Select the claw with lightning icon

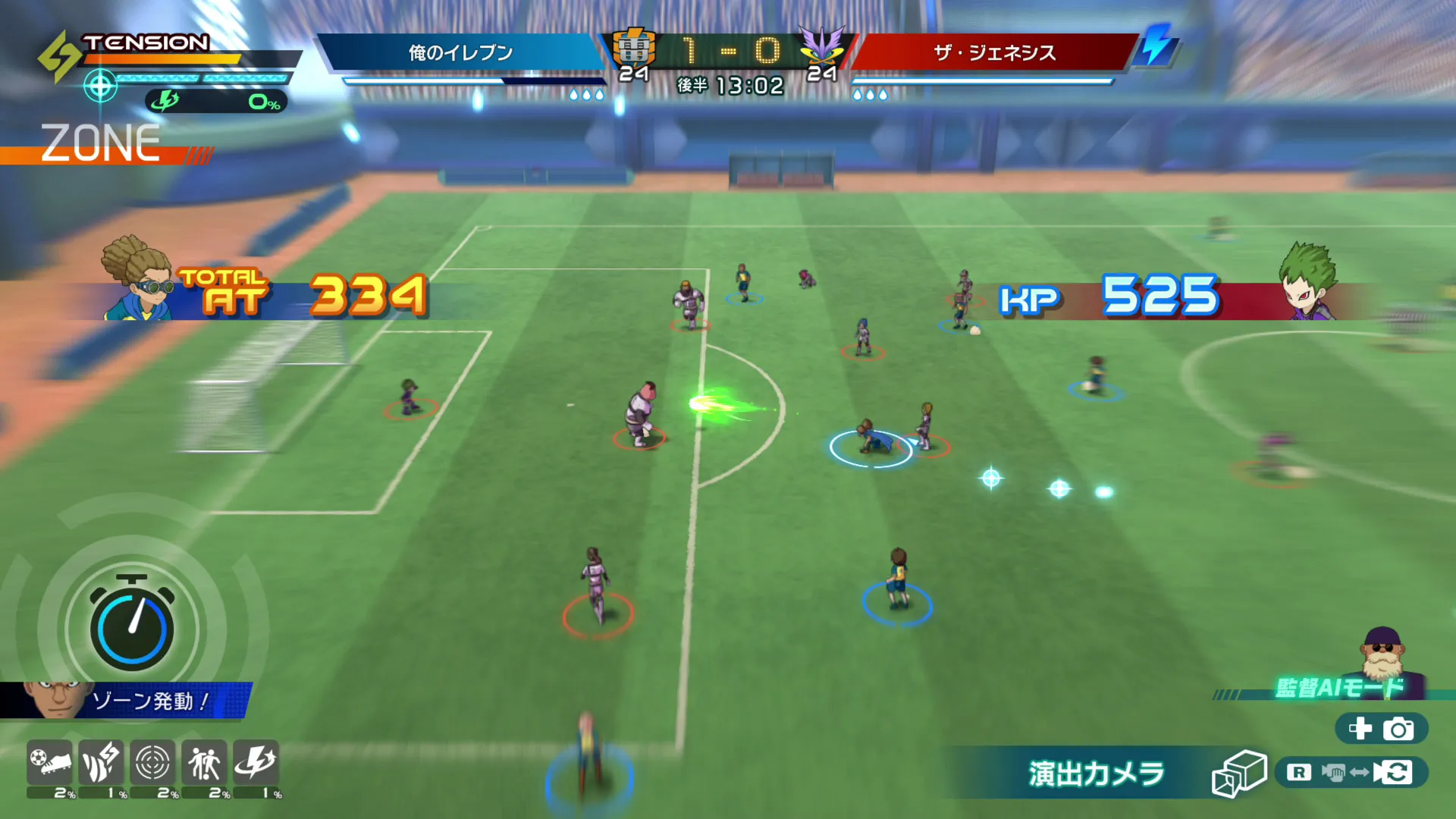101,763
